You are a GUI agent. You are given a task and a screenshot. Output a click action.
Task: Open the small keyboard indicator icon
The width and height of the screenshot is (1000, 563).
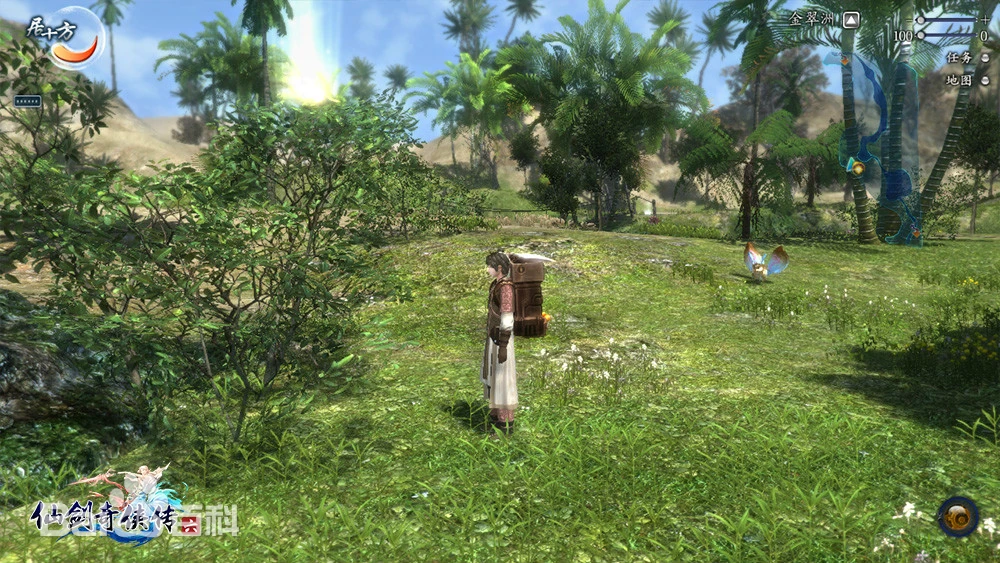[x=27, y=100]
